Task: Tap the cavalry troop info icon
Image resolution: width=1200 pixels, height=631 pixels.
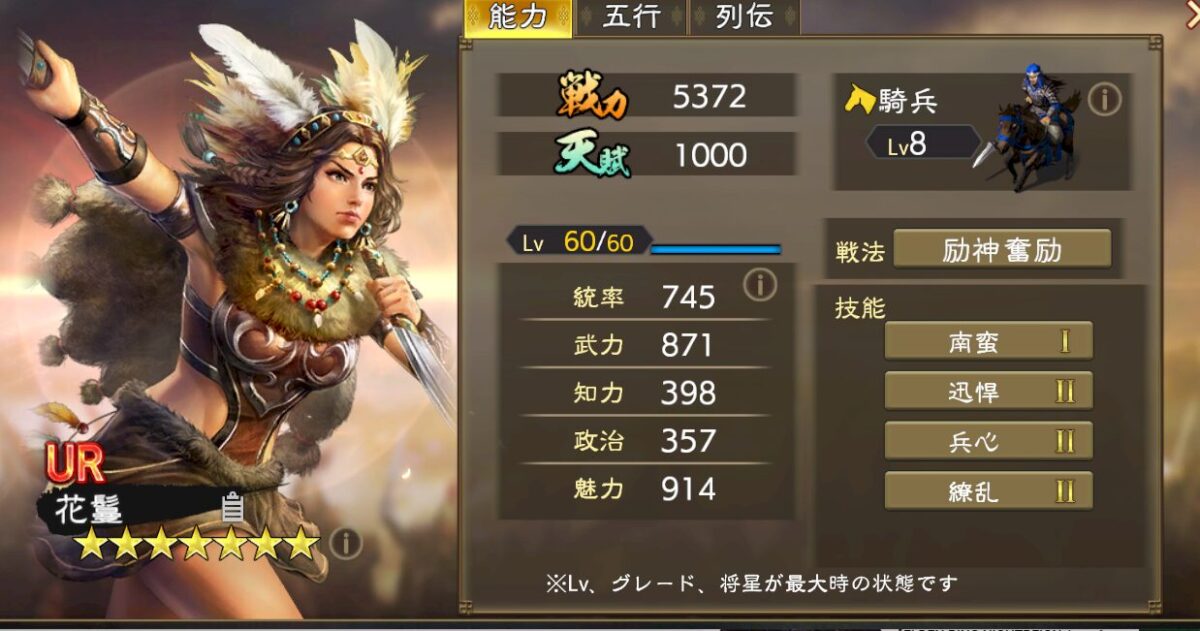Action: 1105,99
